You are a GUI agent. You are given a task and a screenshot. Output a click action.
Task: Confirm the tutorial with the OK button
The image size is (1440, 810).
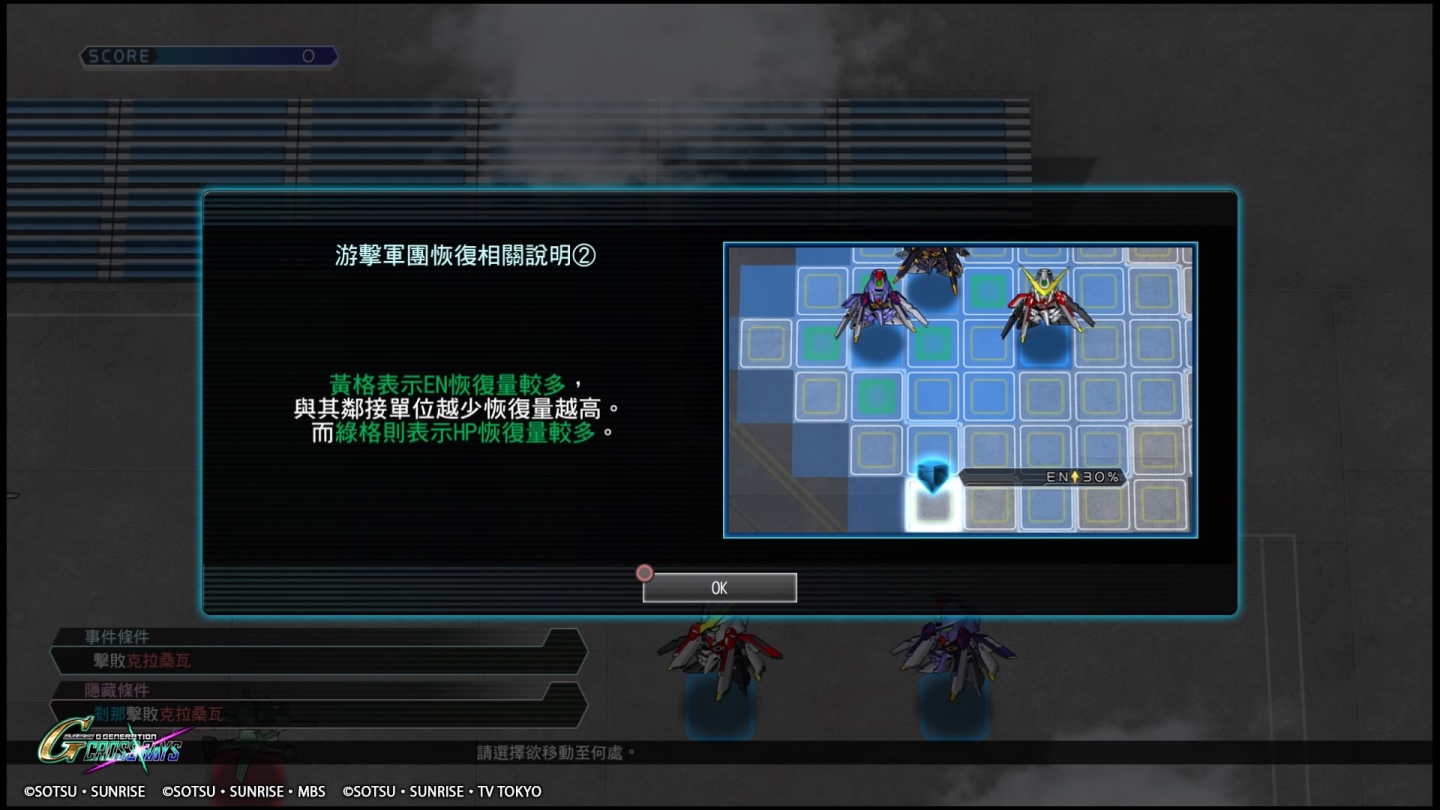click(x=719, y=587)
